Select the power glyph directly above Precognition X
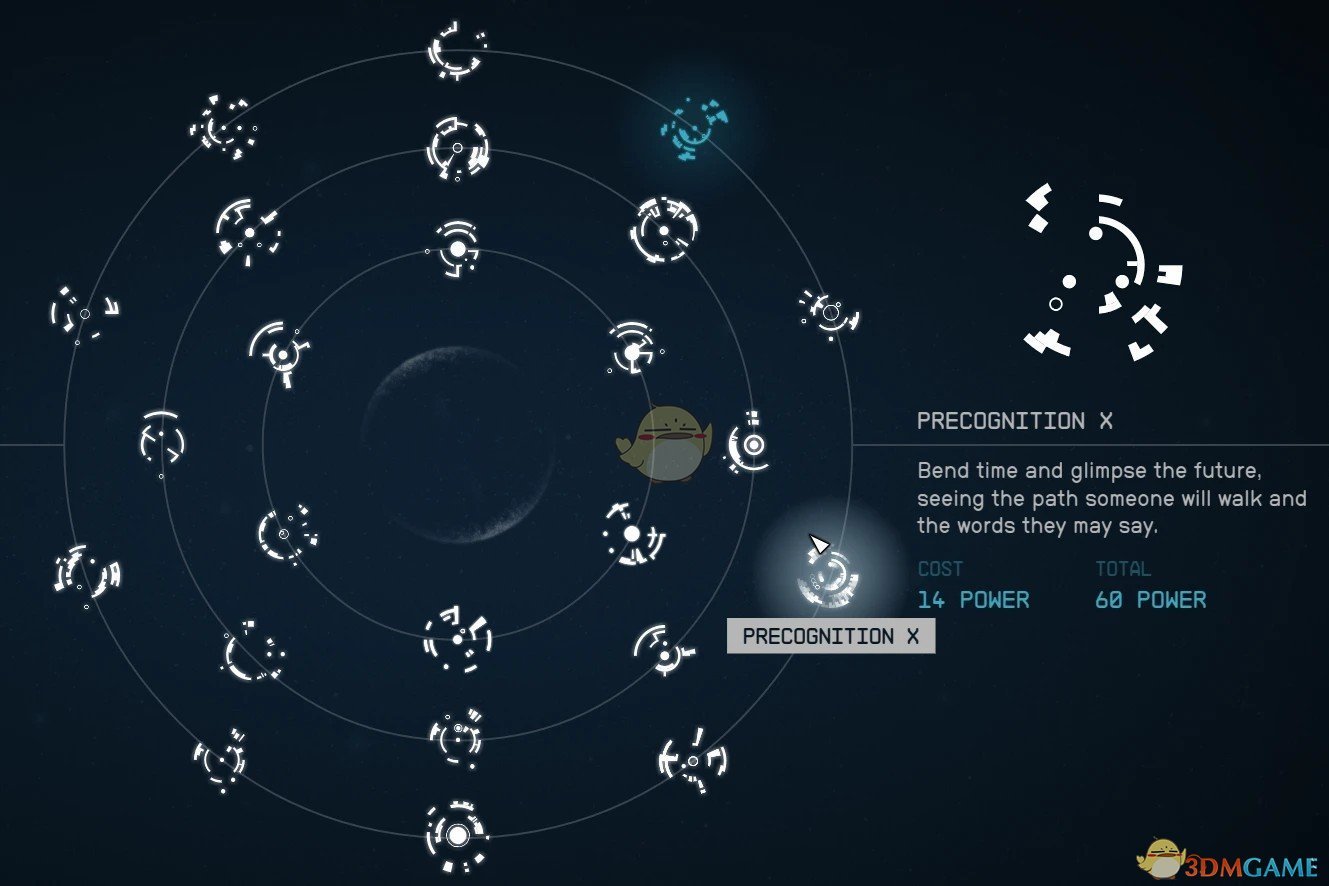1329x886 pixels. click(827, 315)
